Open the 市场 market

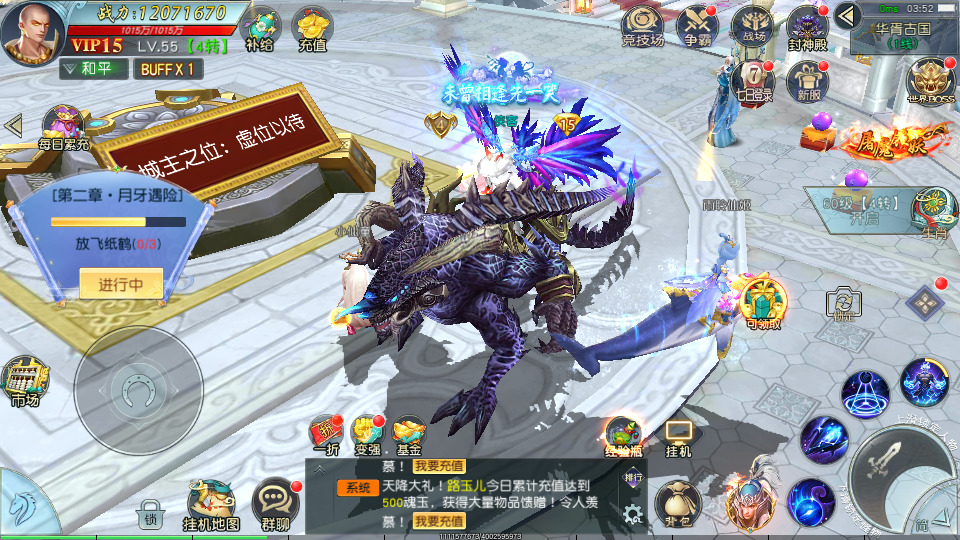[25, 382]
